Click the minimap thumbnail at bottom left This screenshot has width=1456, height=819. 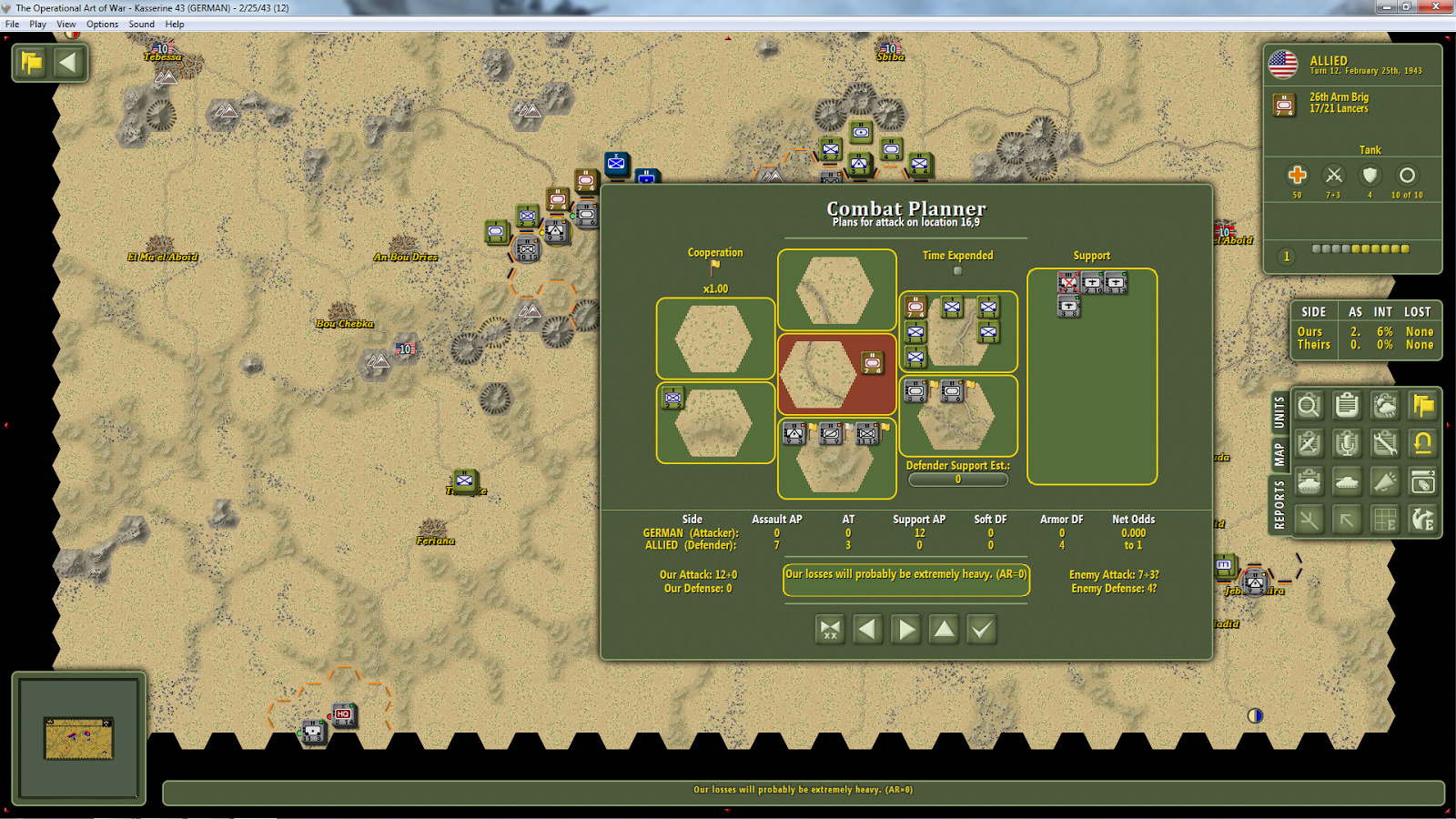78,739
